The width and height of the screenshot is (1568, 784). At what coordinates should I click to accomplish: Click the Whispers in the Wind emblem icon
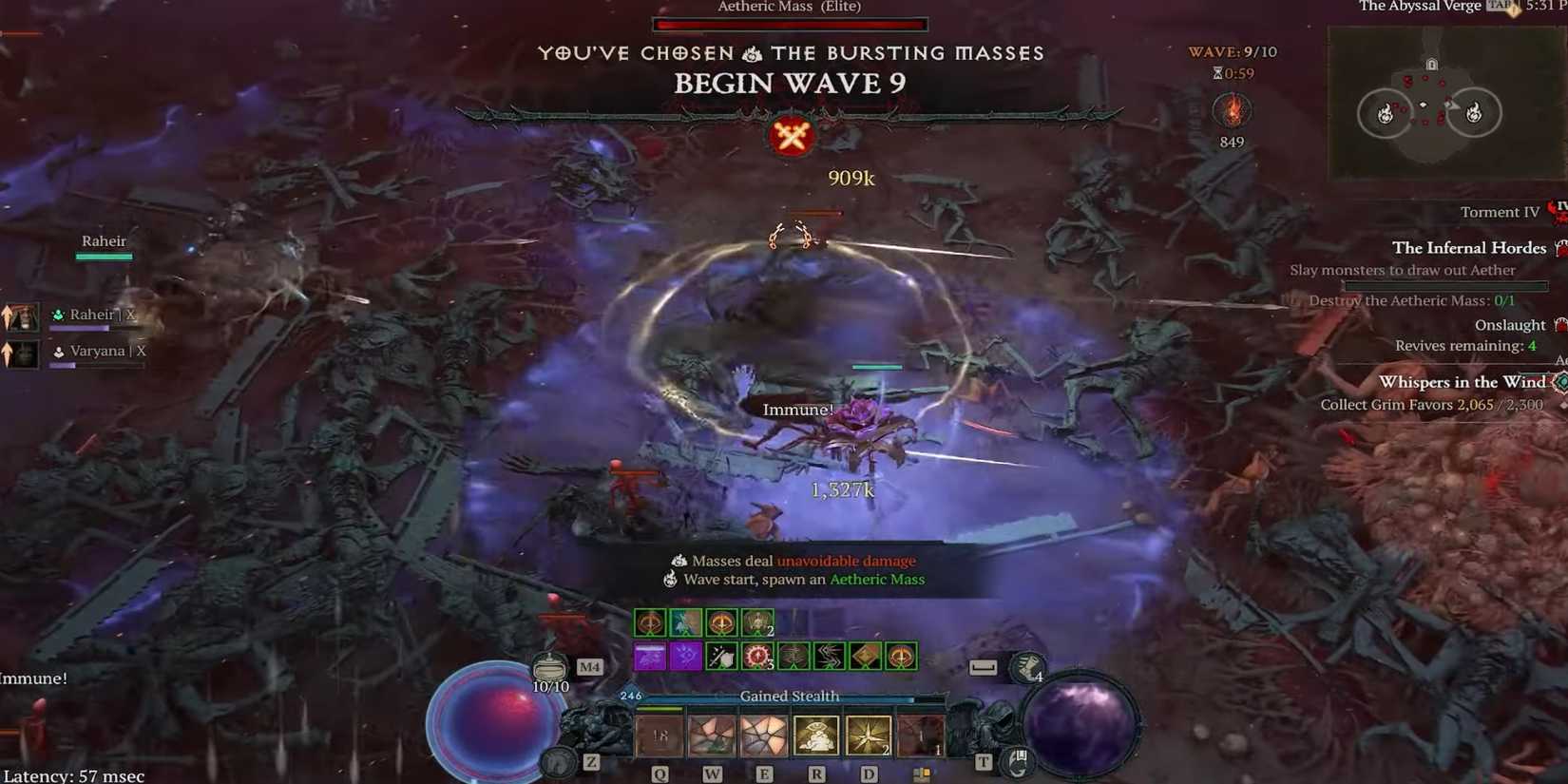pos(1560,383)
